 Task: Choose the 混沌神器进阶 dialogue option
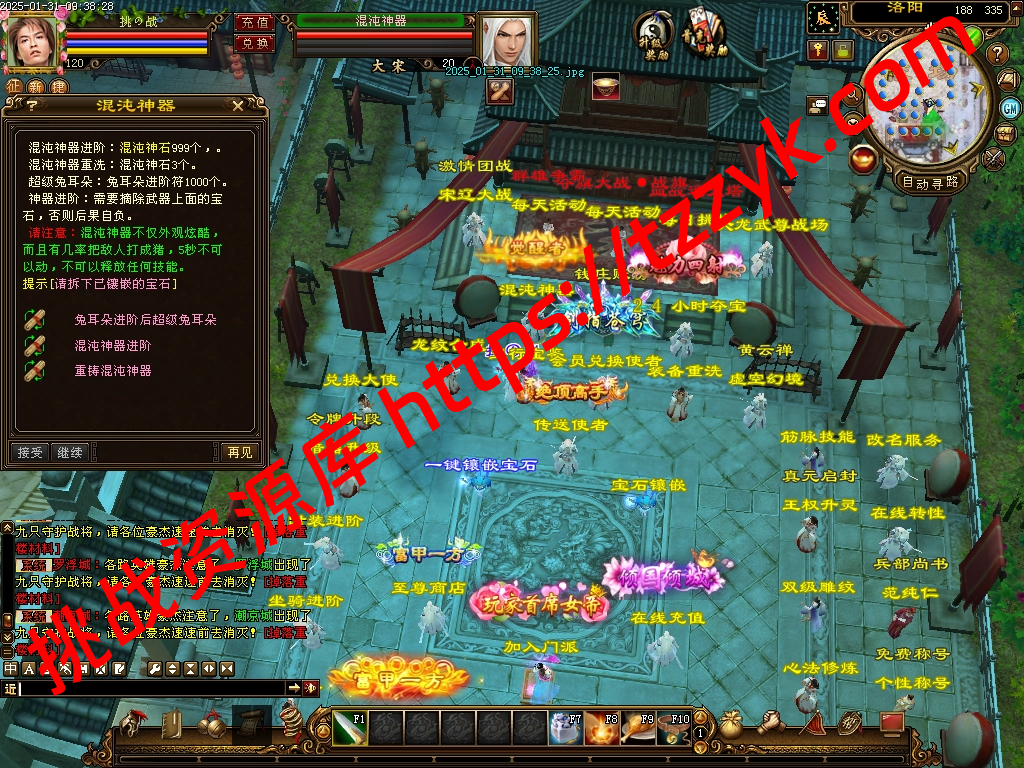point(112,345)
